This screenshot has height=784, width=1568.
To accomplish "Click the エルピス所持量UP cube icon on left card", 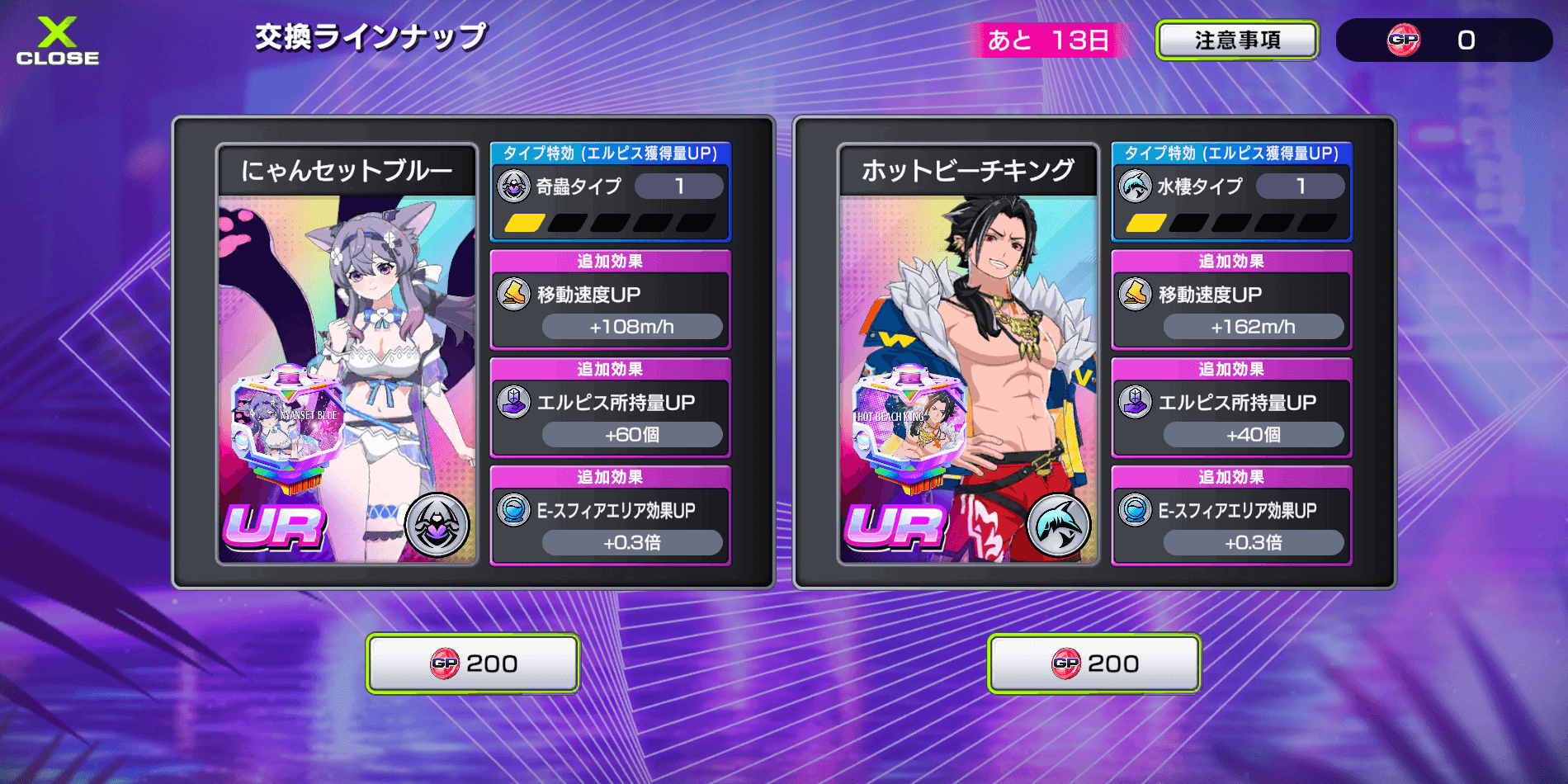I will [513, 402].
